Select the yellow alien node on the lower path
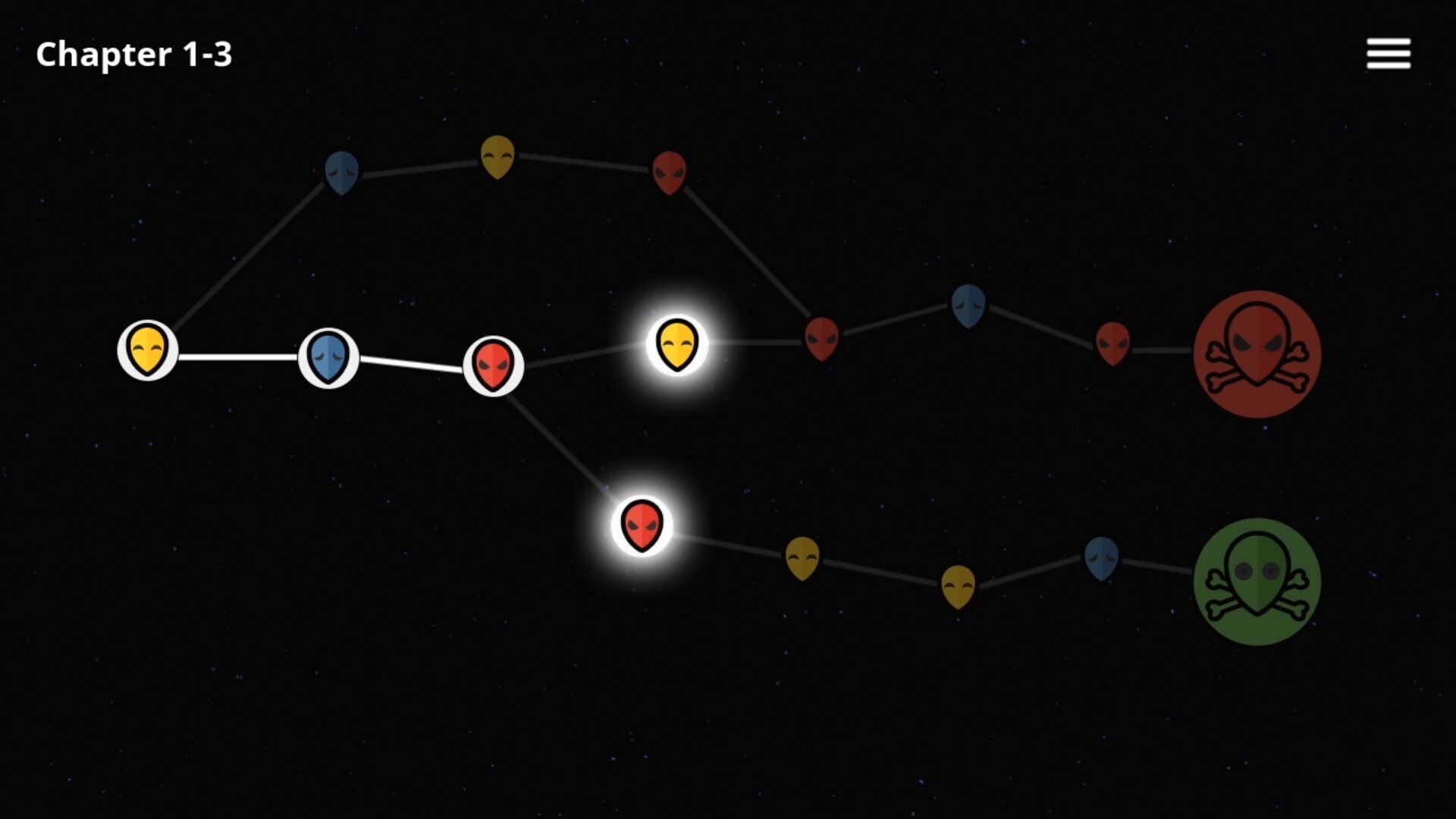The image size is (1456, 819). click(803, 557)
